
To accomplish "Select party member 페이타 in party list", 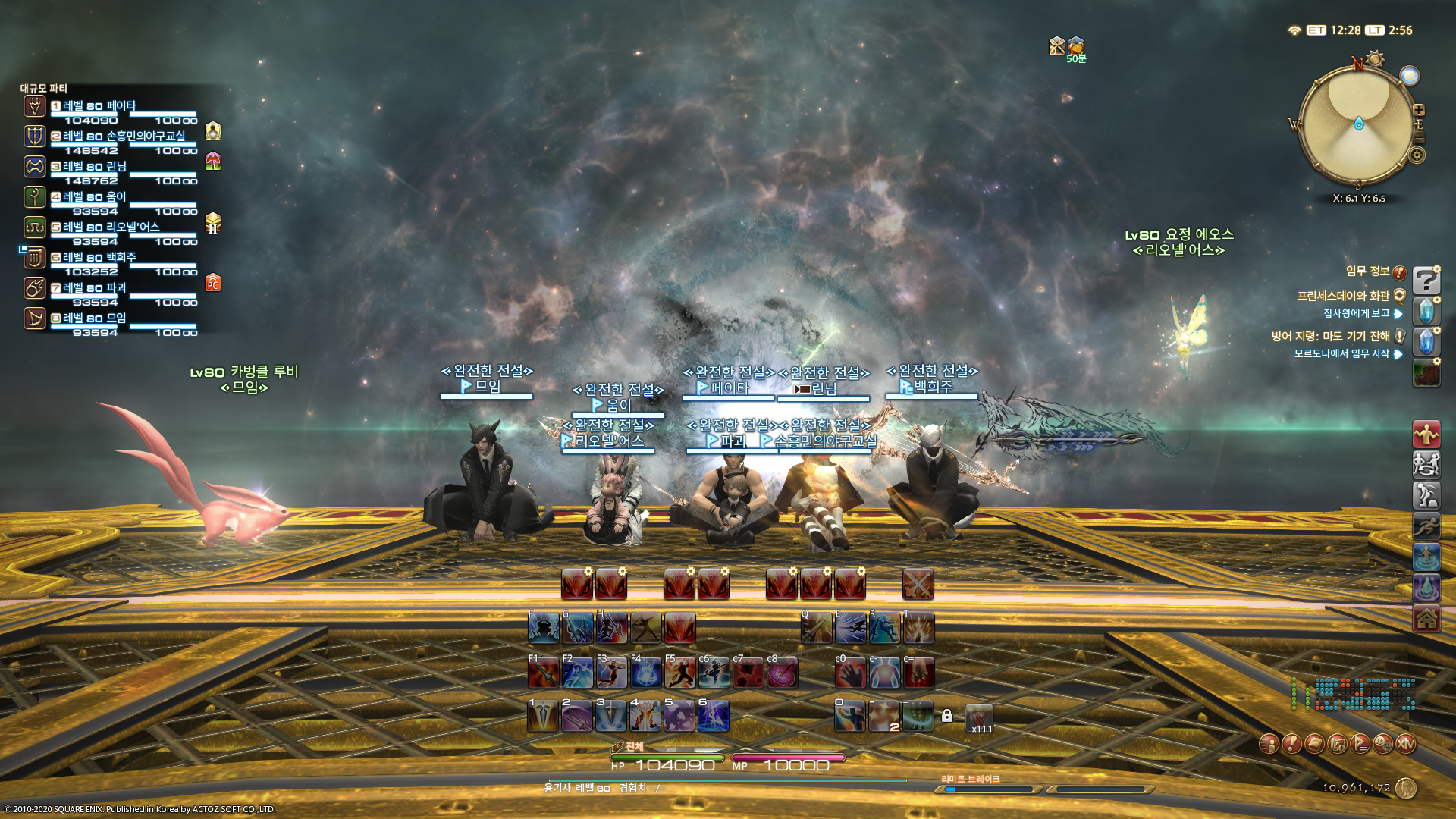I will pos(99,106).
